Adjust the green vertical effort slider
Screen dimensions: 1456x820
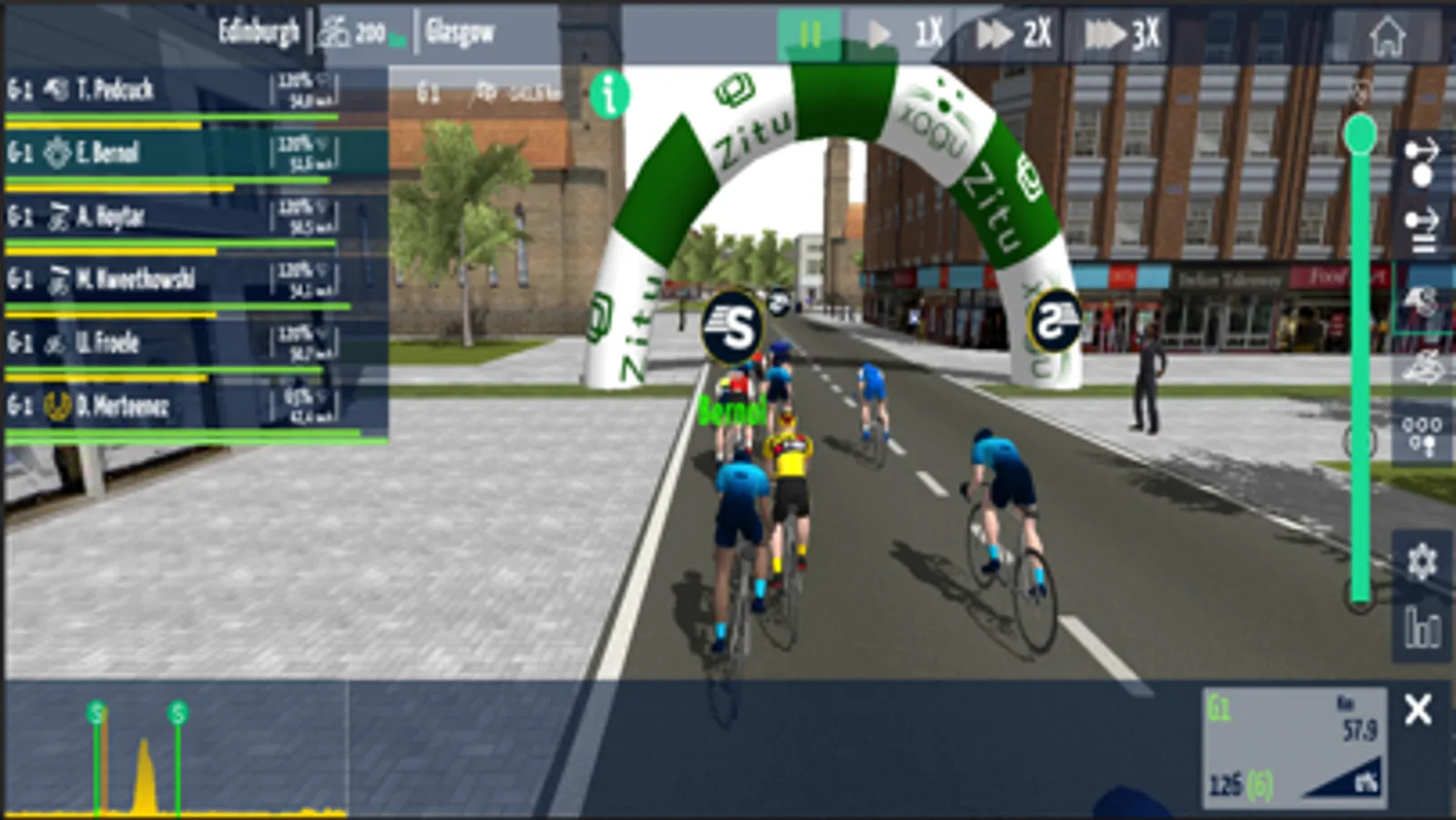coord(1359,135)
